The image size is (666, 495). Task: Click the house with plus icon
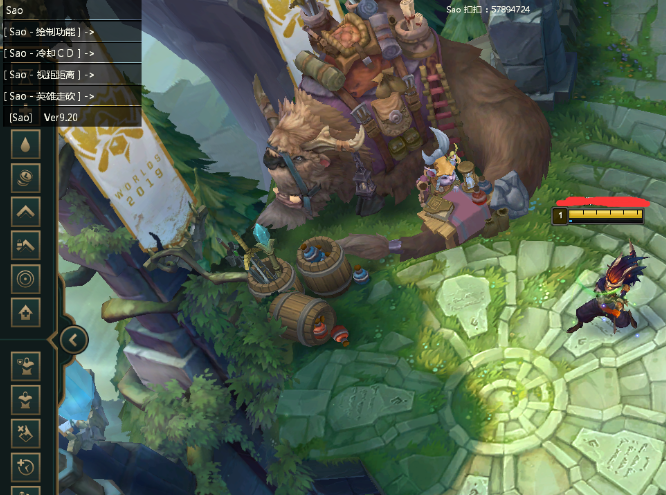click(25, 312)
